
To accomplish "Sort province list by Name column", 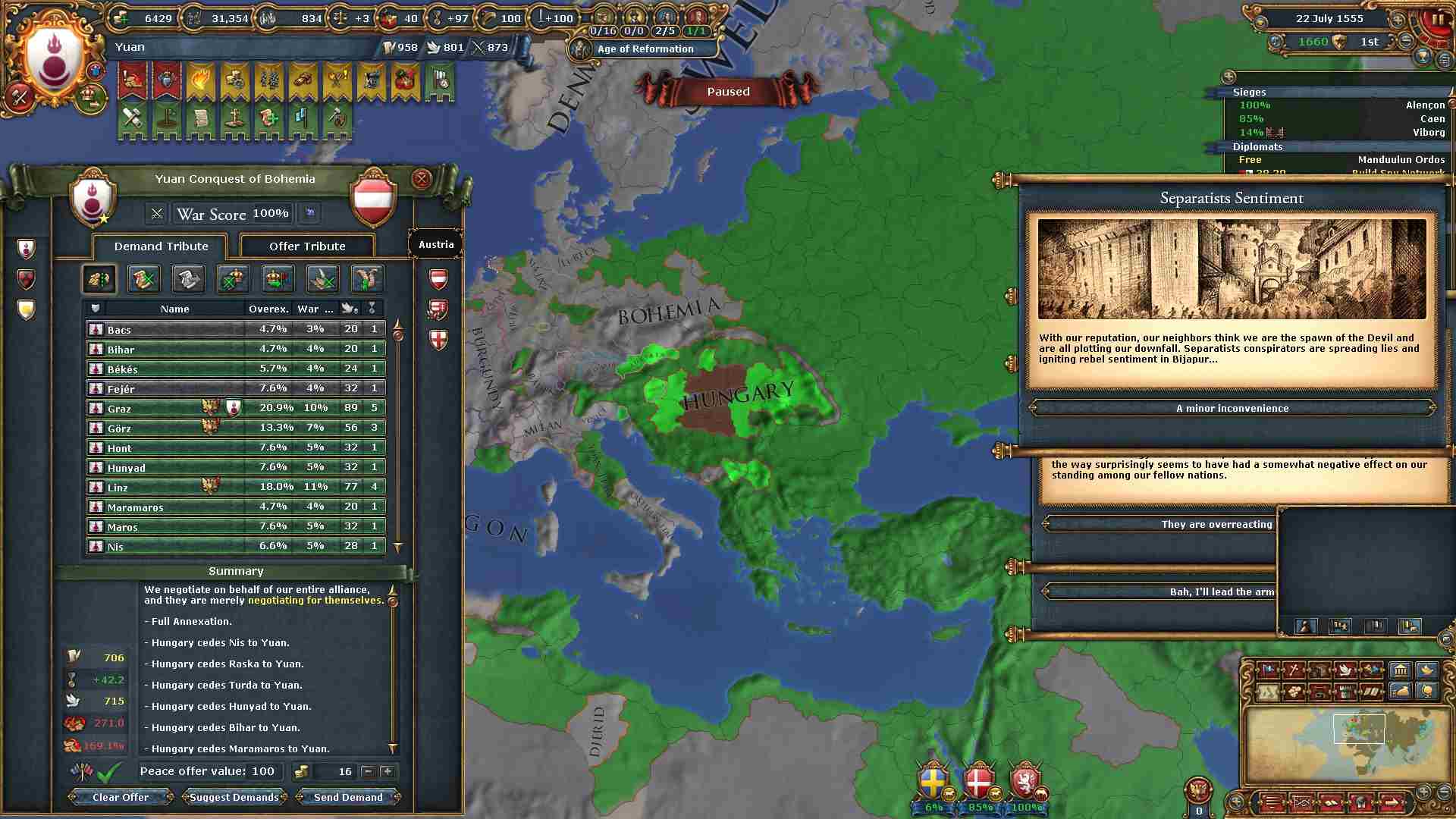I will [x=174, y=309].
